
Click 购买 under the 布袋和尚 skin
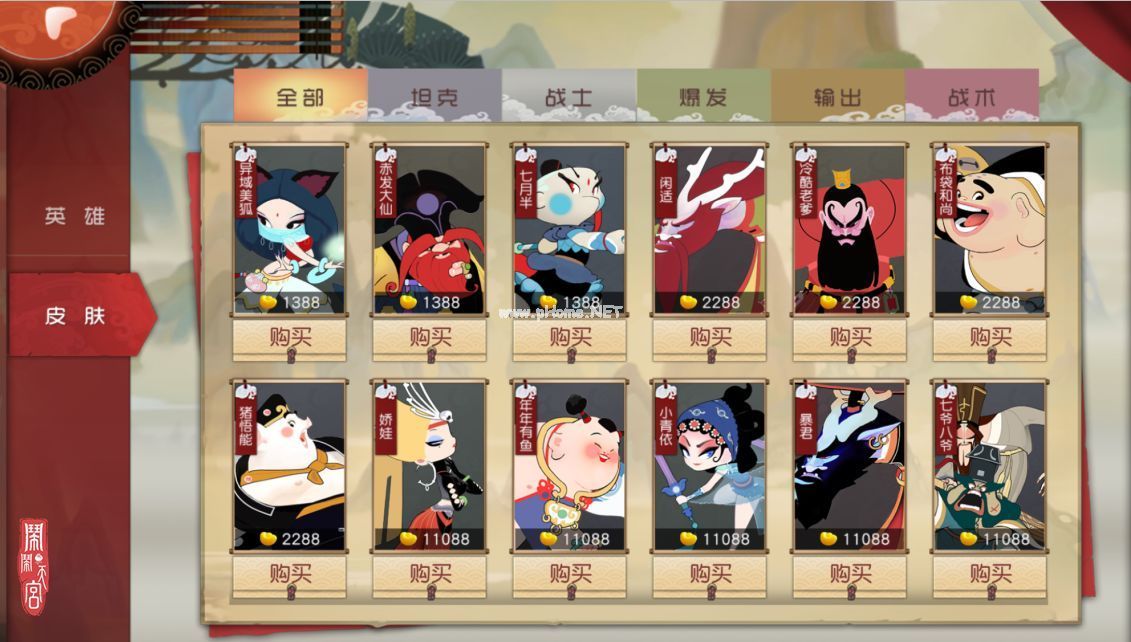coord(990,338)
